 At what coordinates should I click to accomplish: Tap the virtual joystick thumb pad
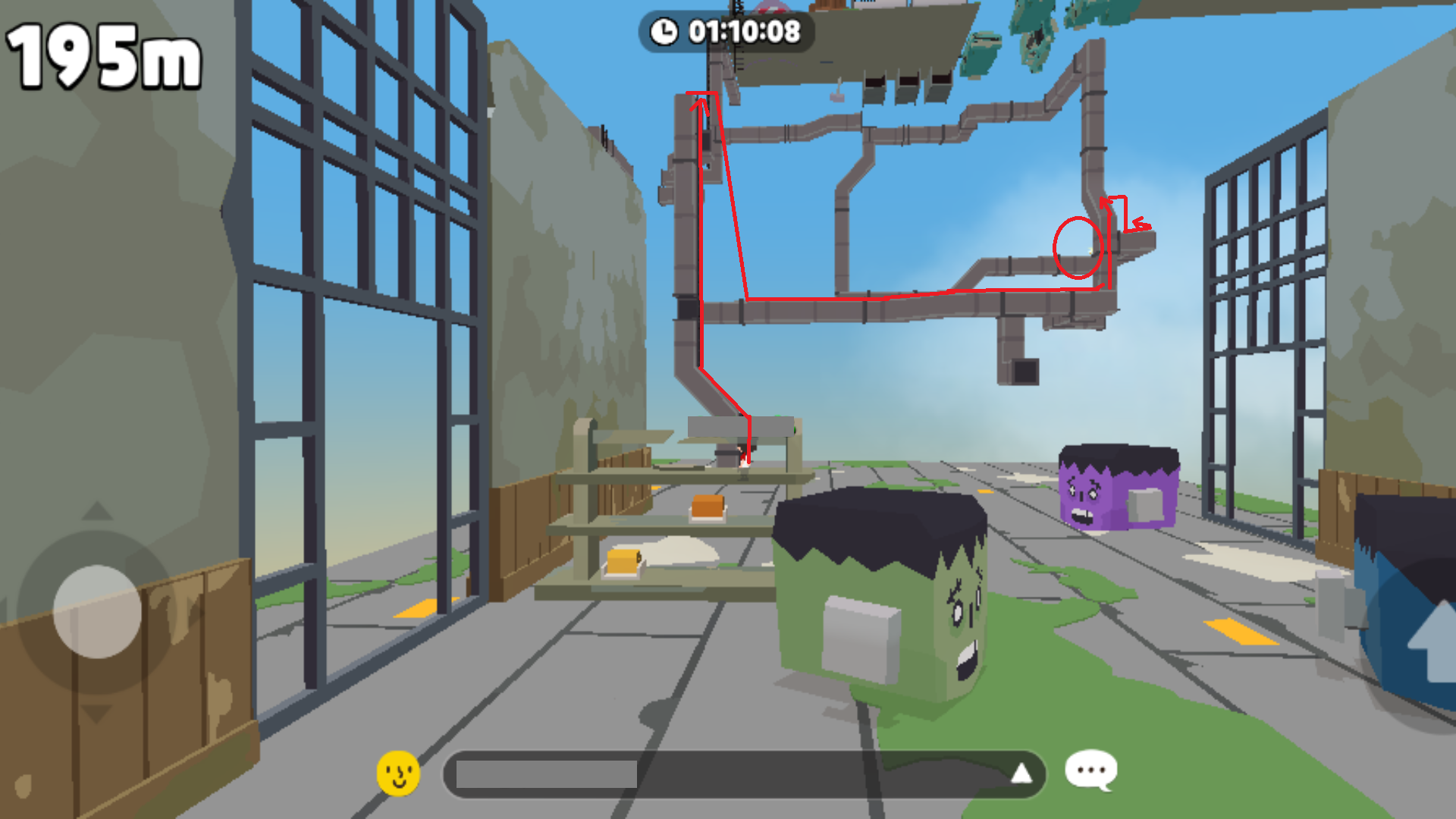point(97,611)
